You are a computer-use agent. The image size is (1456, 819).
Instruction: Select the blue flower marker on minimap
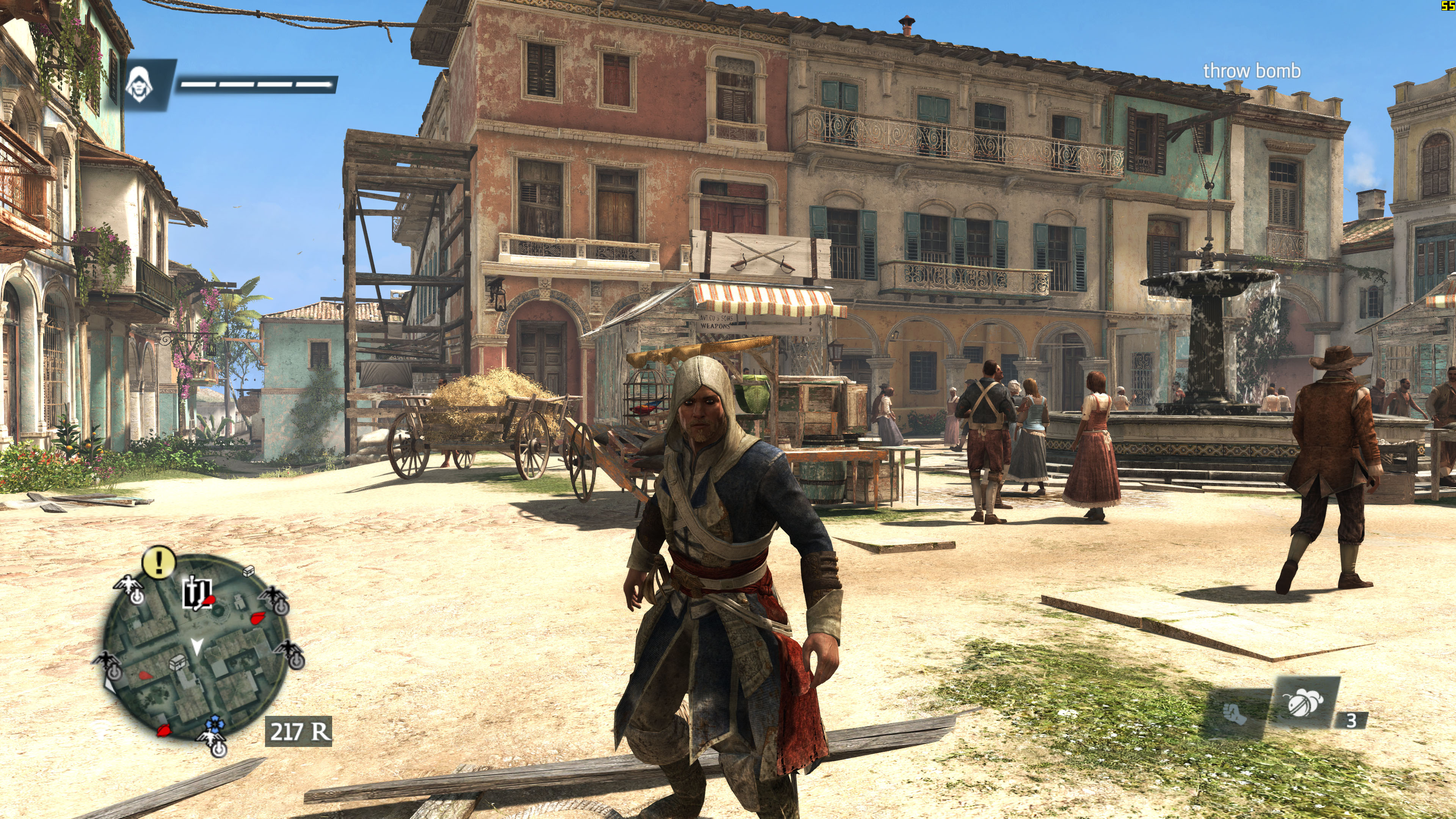(214, 723)
